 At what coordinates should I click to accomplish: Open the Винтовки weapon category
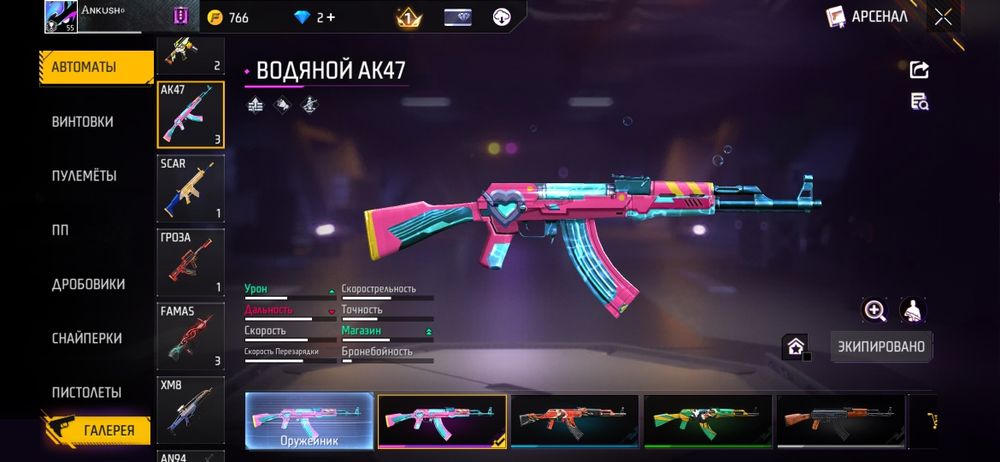pyautogui.click(x=83, y=122)
